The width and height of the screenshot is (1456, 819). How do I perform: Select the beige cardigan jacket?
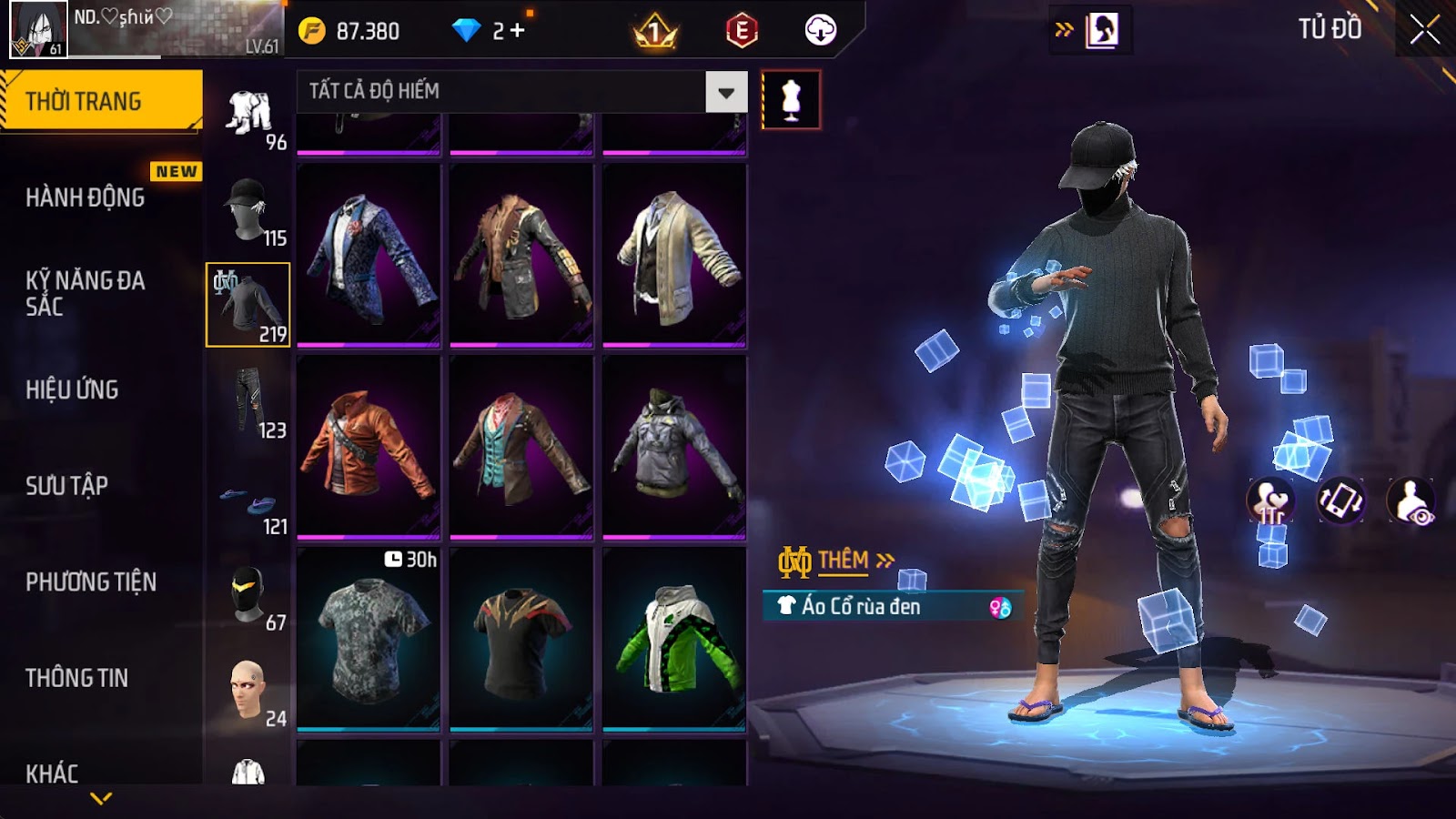pyautogui.click(x=674, y=255)
